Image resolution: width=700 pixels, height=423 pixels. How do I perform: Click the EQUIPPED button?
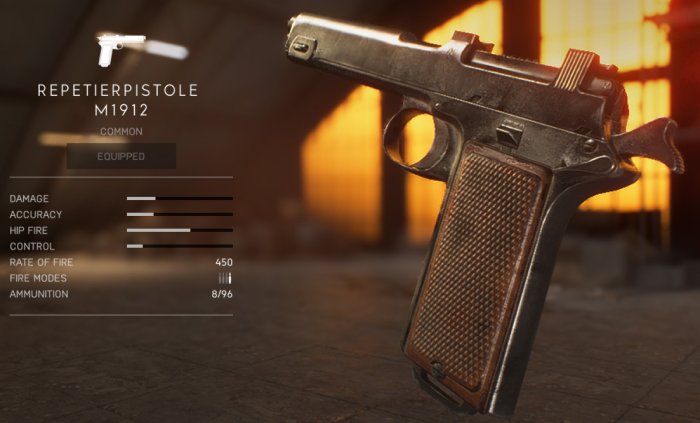121,156
